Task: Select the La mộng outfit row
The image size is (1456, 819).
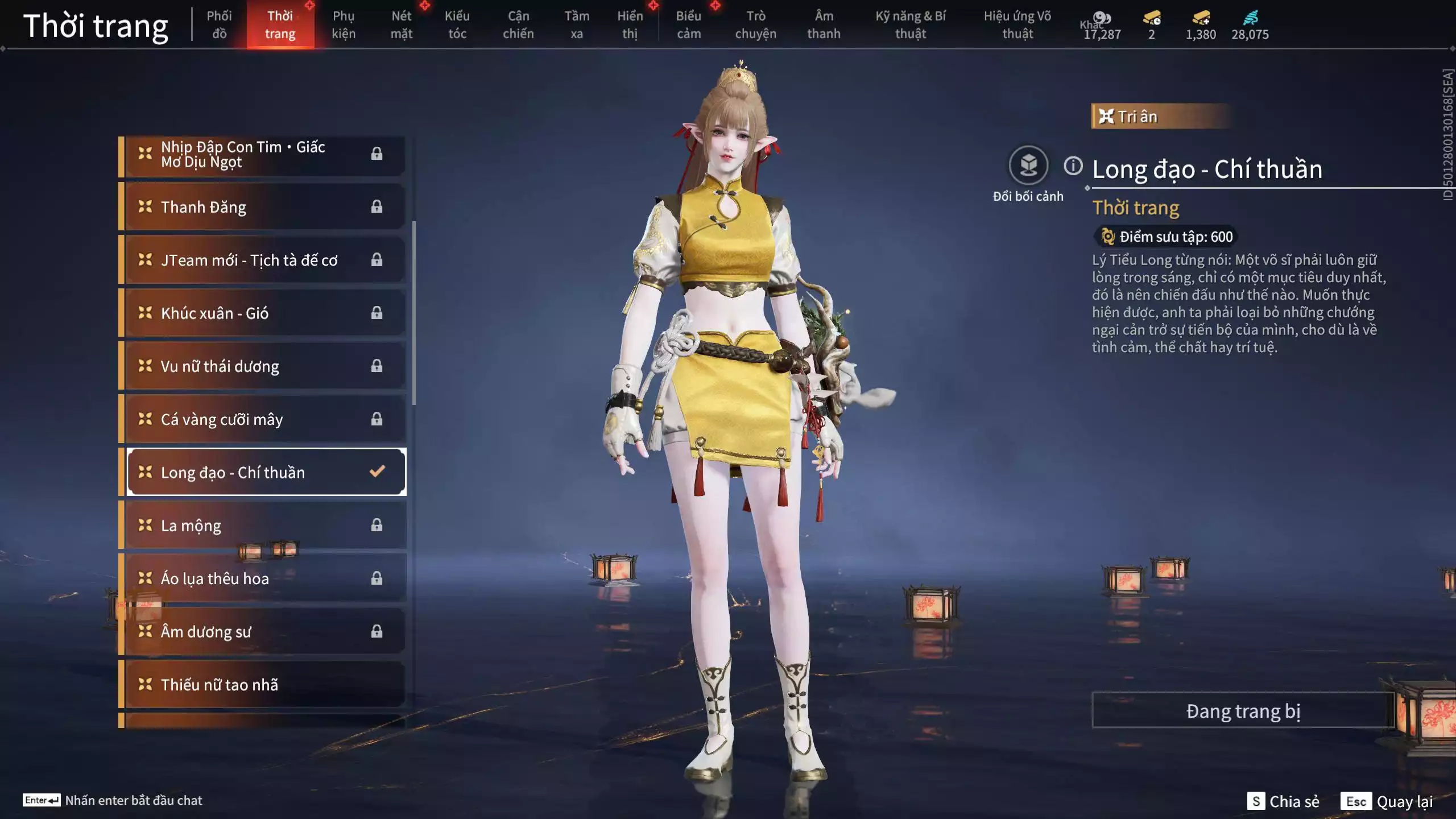Action: tap(265, 526)
